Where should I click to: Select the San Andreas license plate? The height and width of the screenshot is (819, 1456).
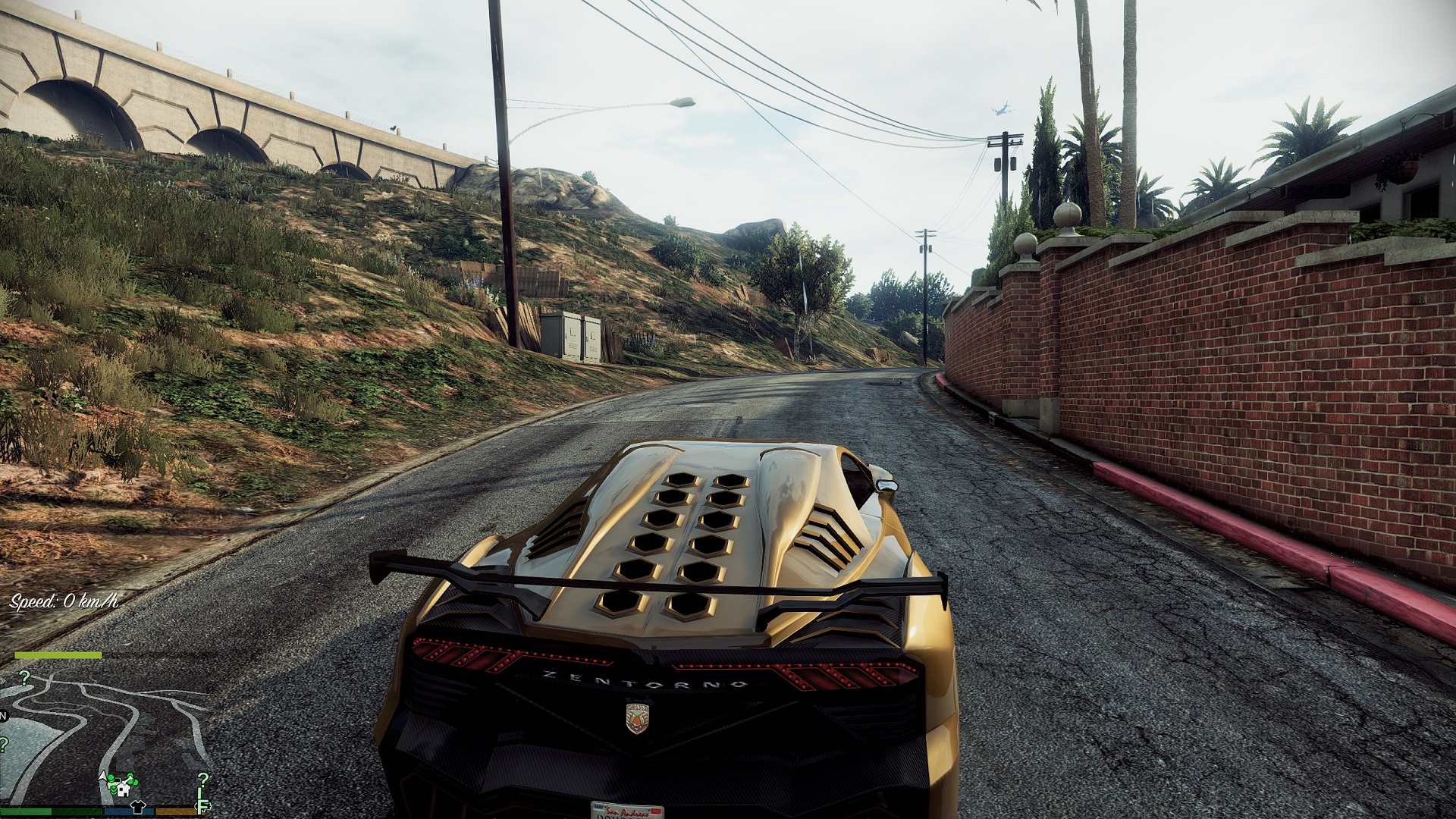[x=627, y=810]
